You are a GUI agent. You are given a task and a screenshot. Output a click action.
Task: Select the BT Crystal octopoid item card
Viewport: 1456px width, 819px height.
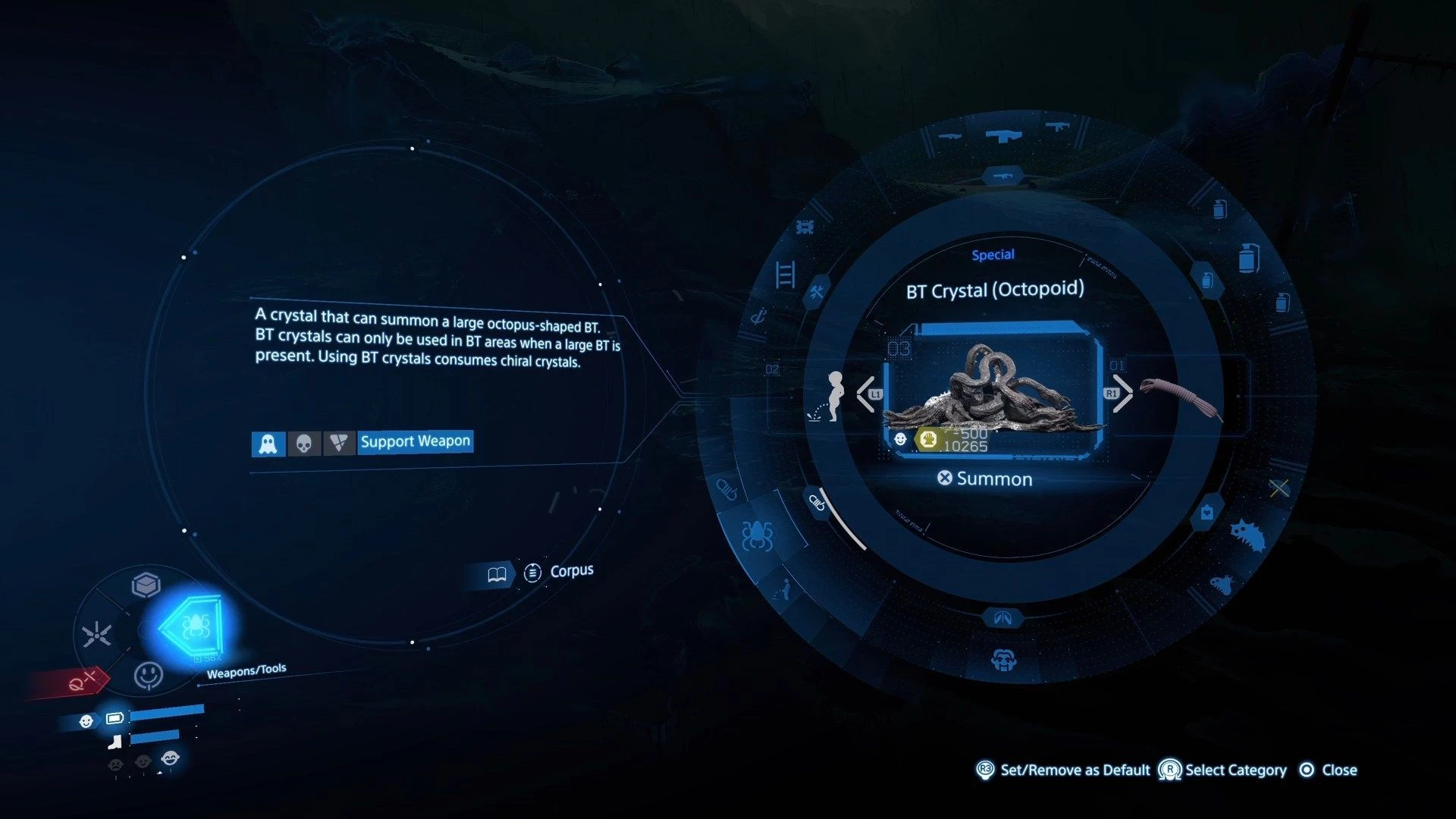(993, 391)
